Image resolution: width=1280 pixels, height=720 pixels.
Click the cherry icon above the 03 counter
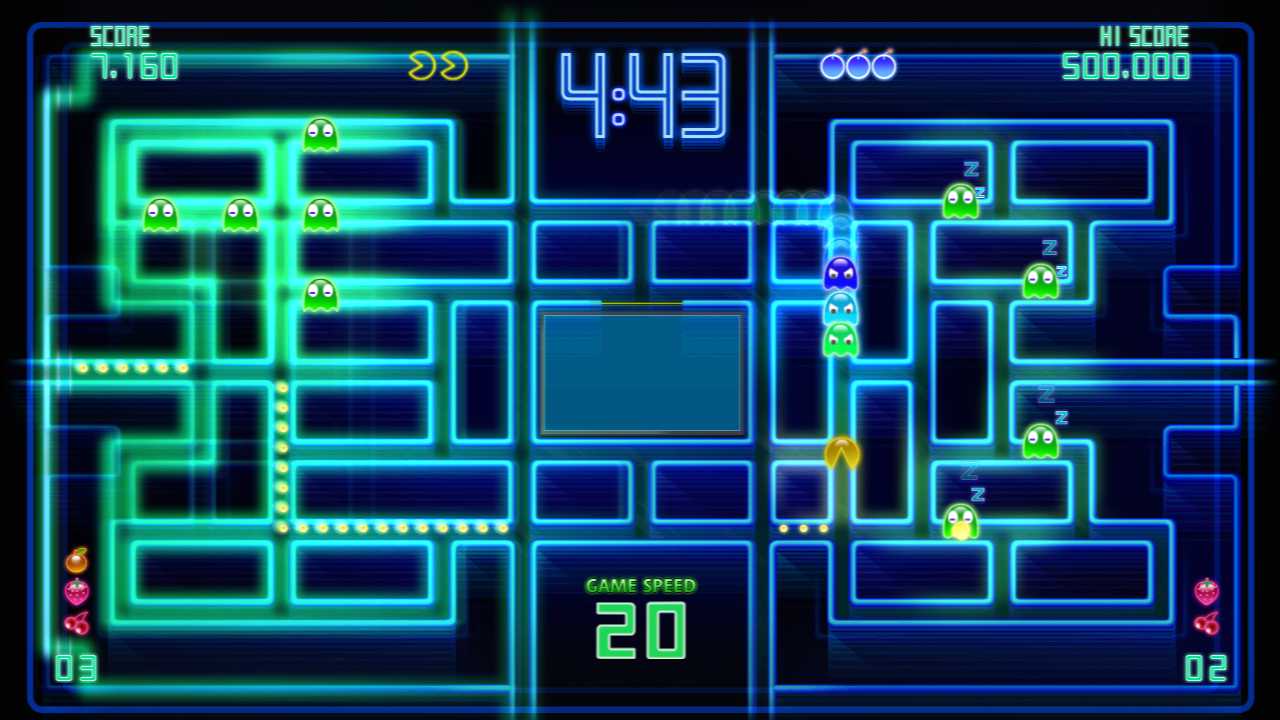pyautogui.click(x=78, y=625)
